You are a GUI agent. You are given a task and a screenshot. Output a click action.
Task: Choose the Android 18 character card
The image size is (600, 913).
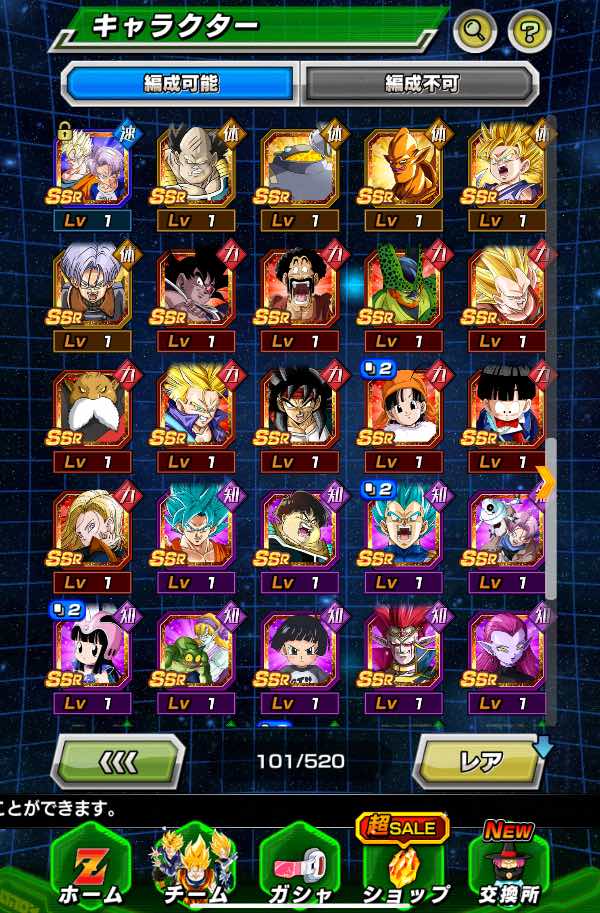click(x=91, y=530)
